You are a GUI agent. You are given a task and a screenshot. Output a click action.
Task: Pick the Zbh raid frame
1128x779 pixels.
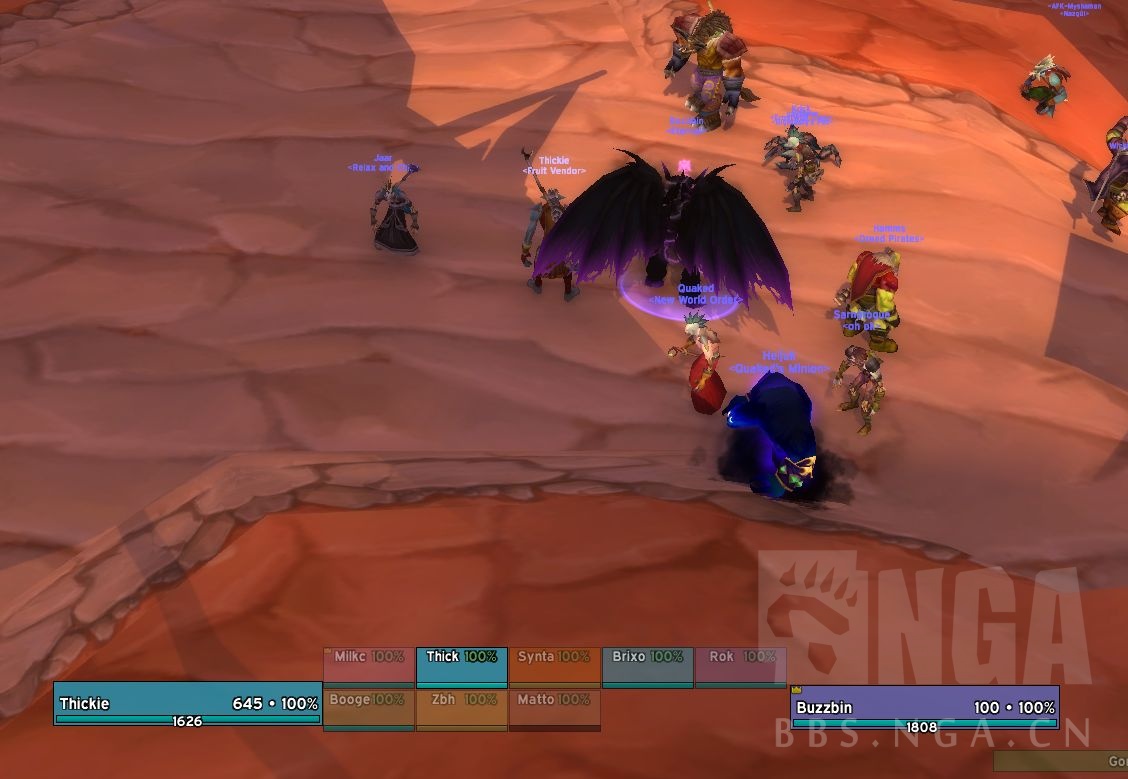coord(461,710)
